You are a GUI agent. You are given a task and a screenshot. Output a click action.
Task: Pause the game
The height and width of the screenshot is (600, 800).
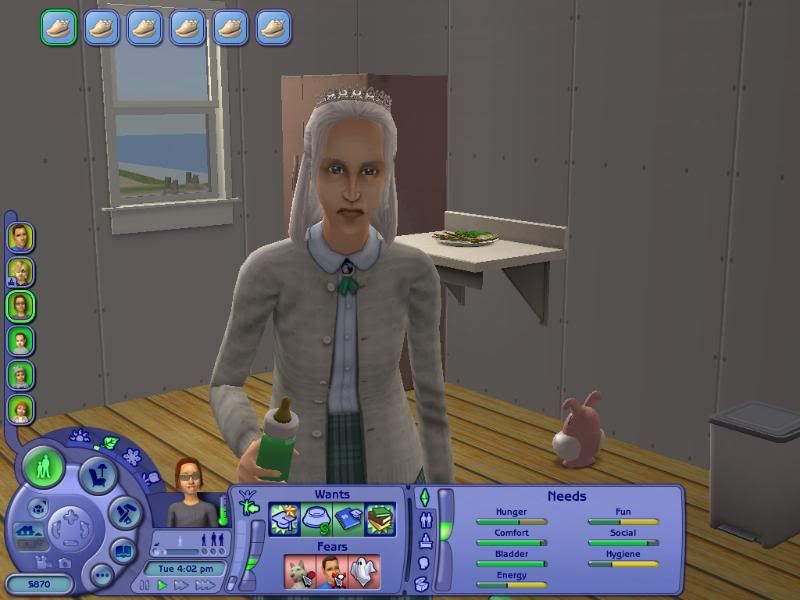tap(145, 585)
